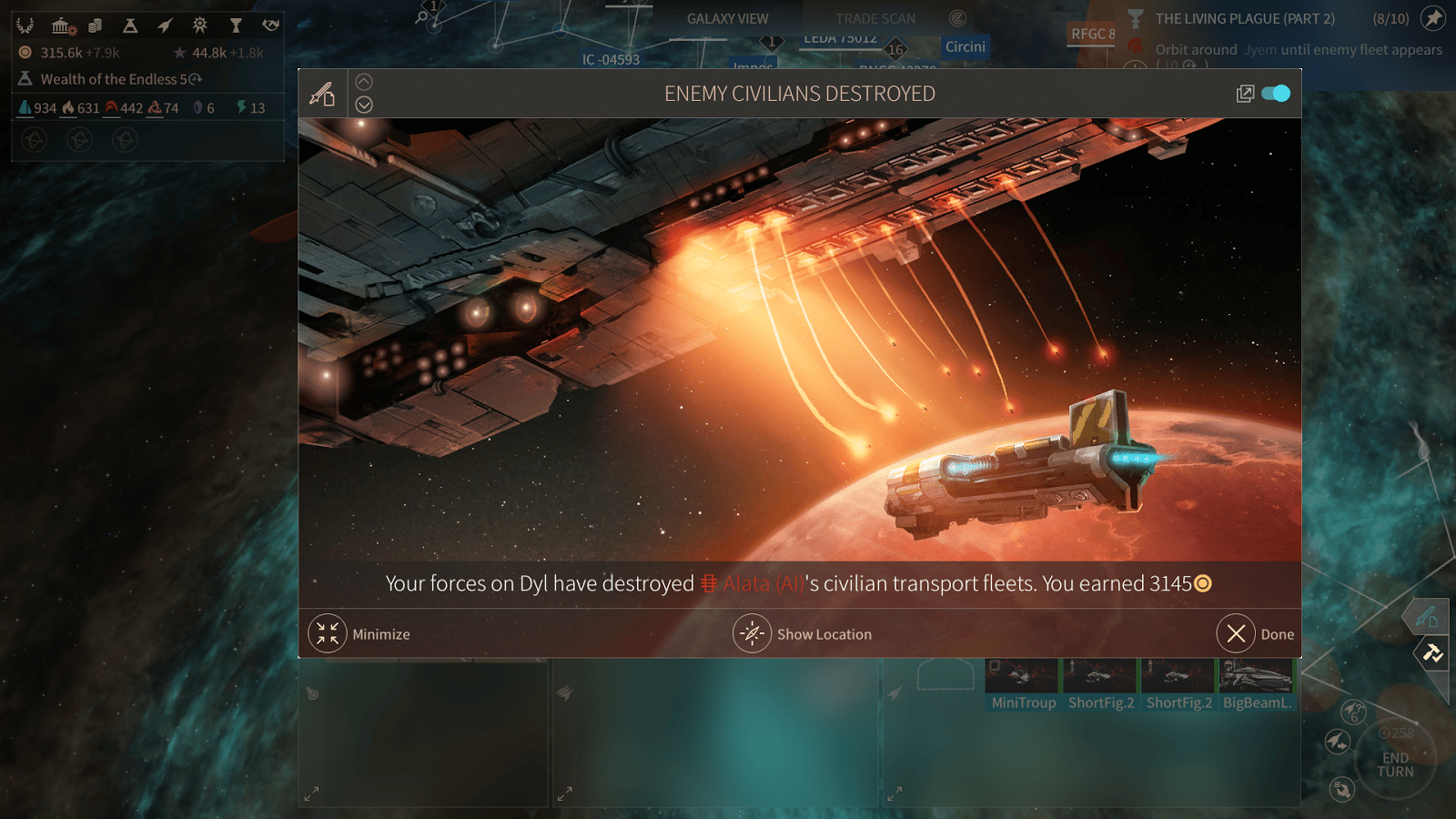Close the notification with Done
Viewport: 1456px width, 819px height.
1237,633
